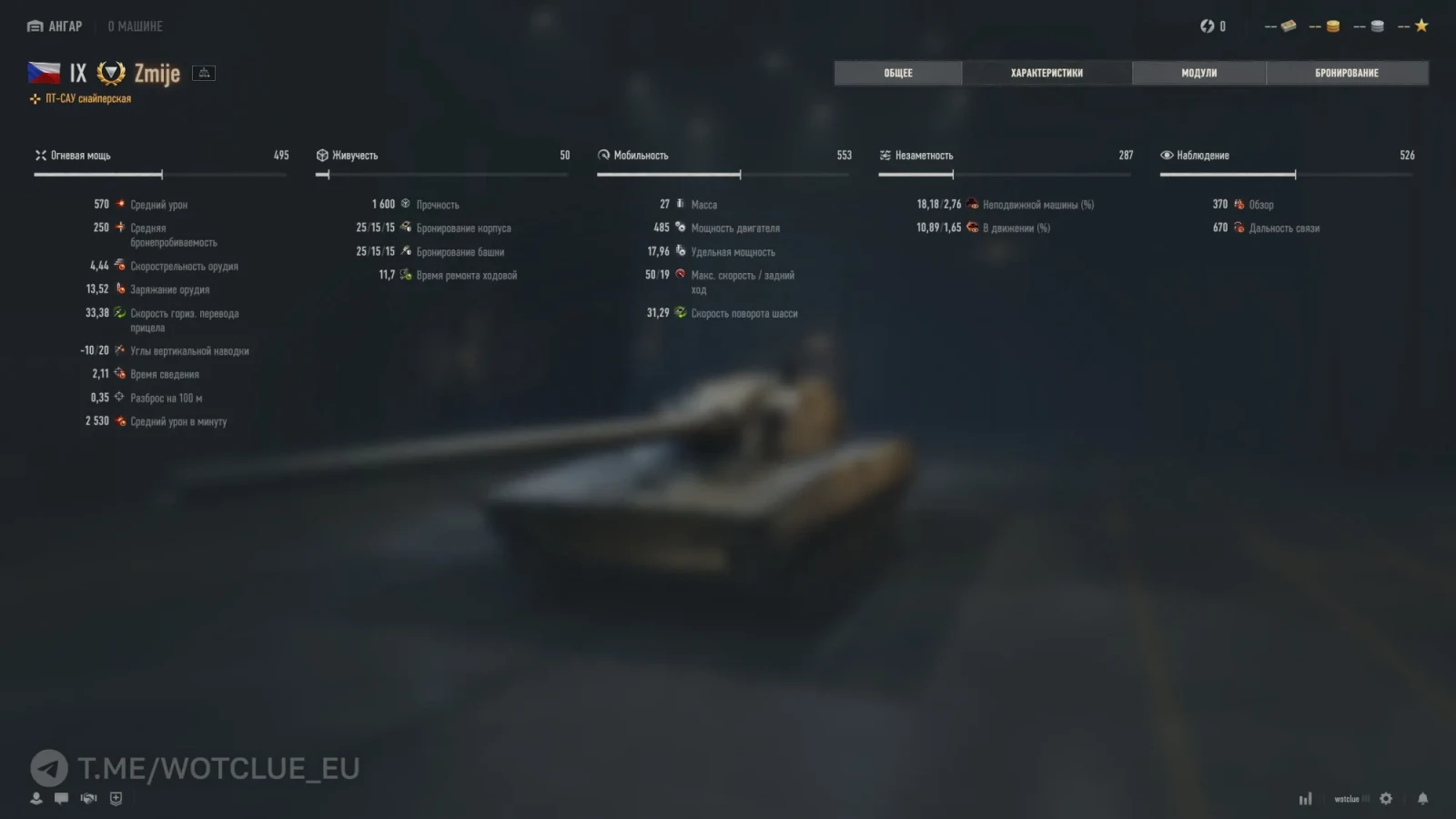The width and height of the screenshot is (1456, 819).
Task: Show notifications with the bell icon
Action: [x=1422, y=798]
